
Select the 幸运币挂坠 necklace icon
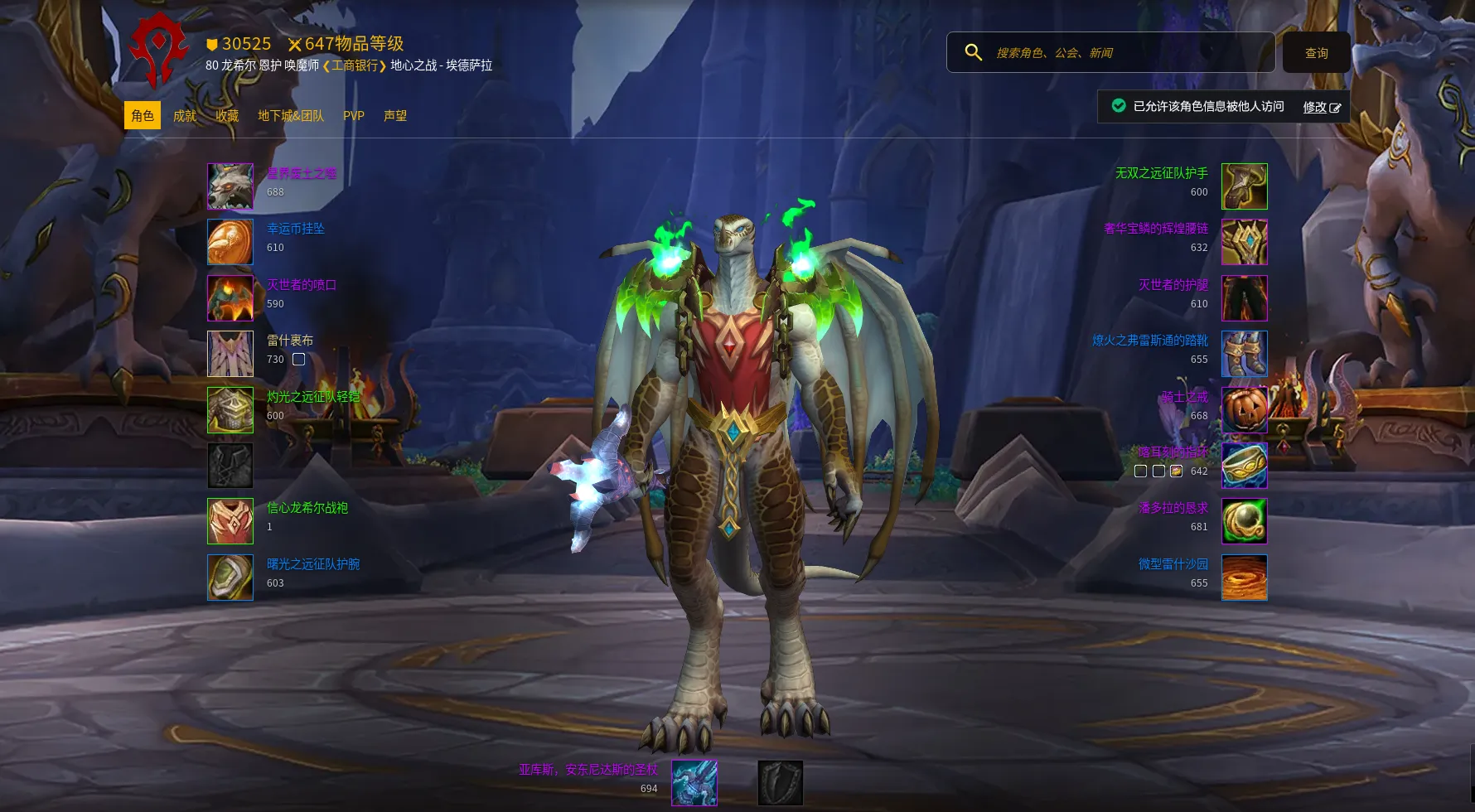(230, 242)
